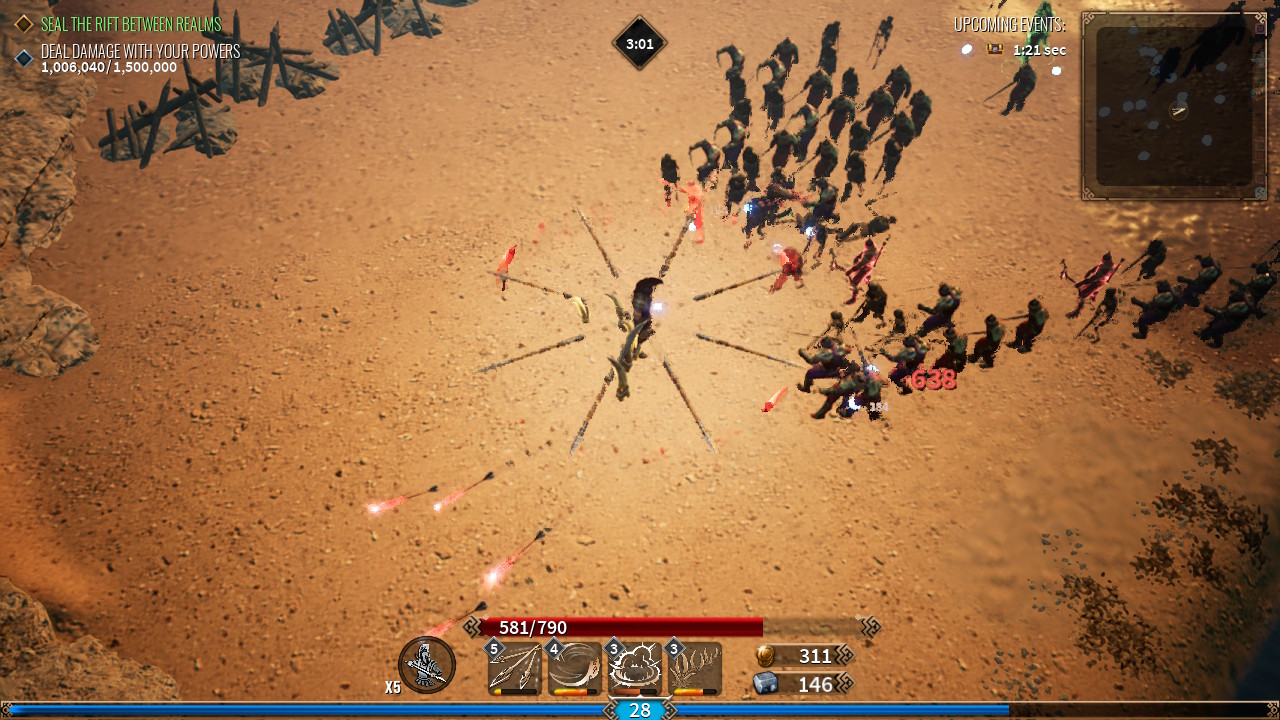1280x720 pixels.
Task: Click the treasure chest upcoming event icon
Action: click(x=995, y=49)
